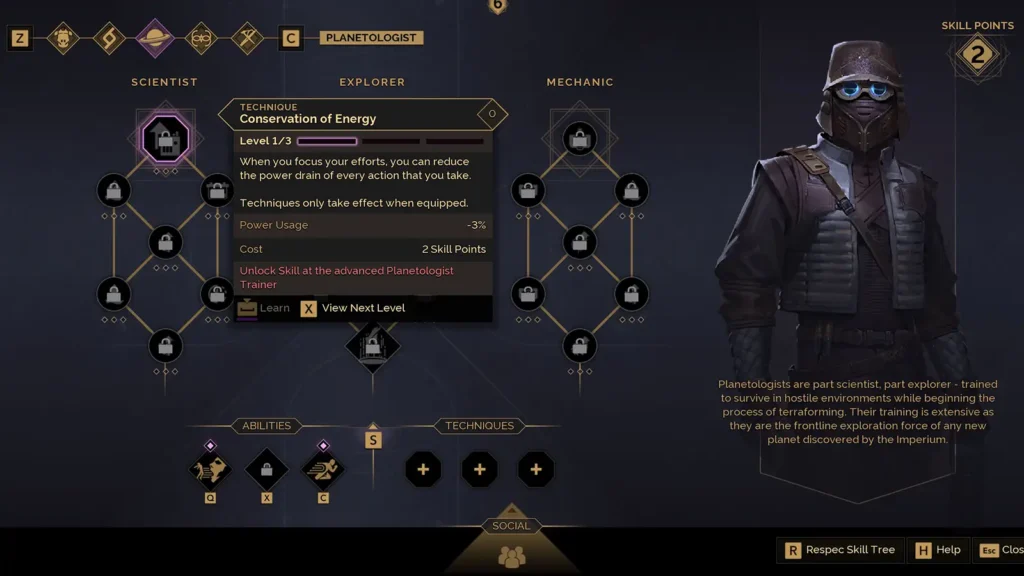Learn the Conservation of Energy technique
Image resolution: width=1024 pixels, height=576 pixels.
(x=264, y=308)
